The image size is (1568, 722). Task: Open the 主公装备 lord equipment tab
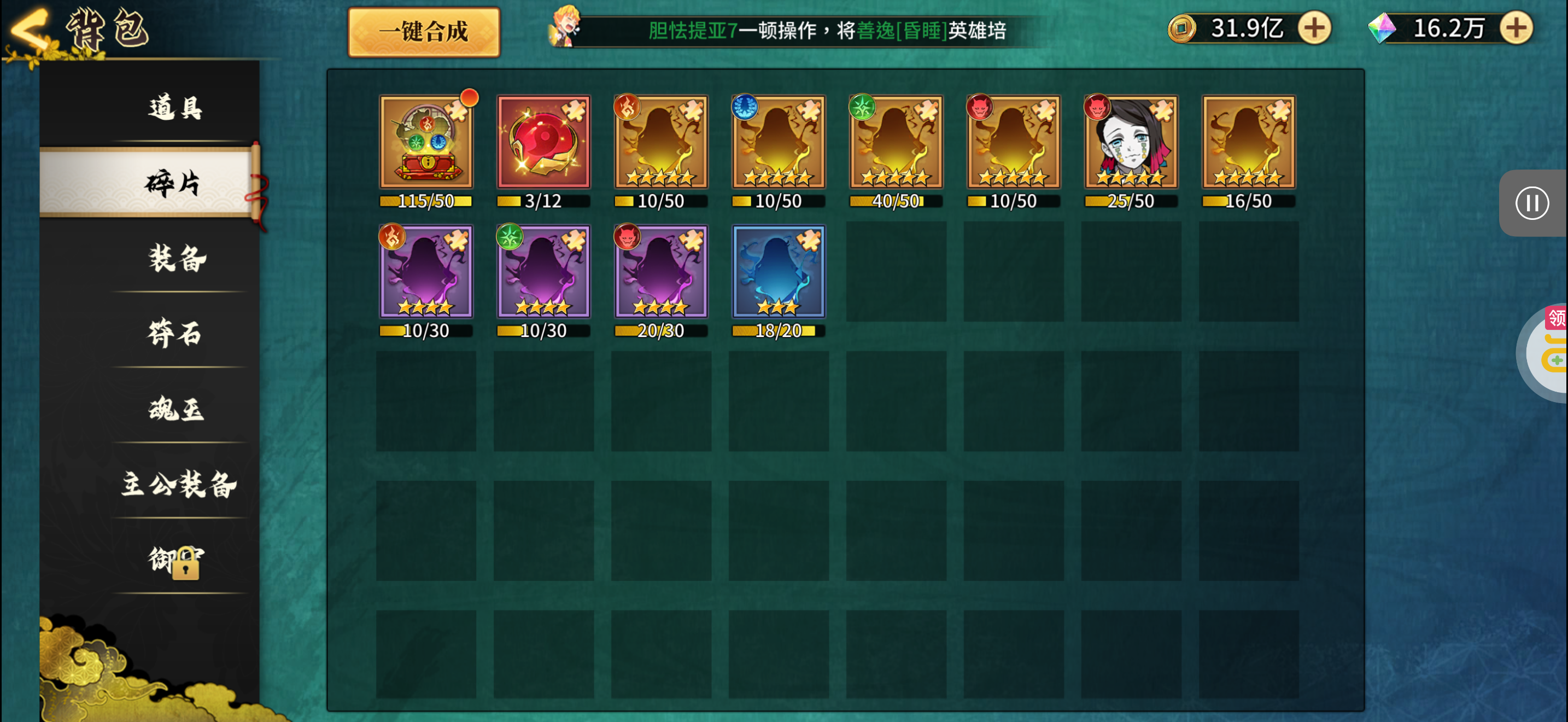(x=178, y=484)
